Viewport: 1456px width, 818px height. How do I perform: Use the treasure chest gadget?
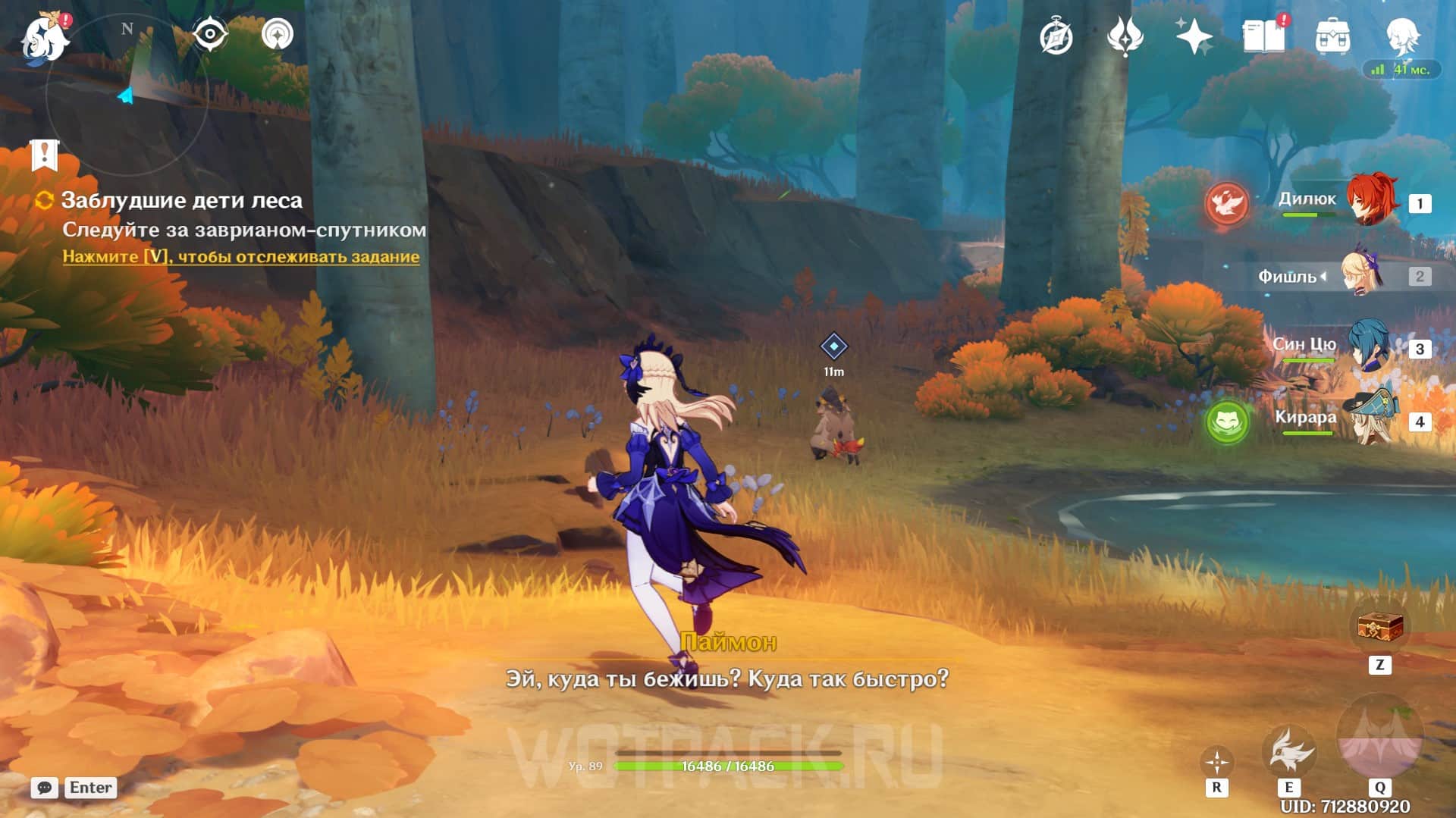[1379, 627]
